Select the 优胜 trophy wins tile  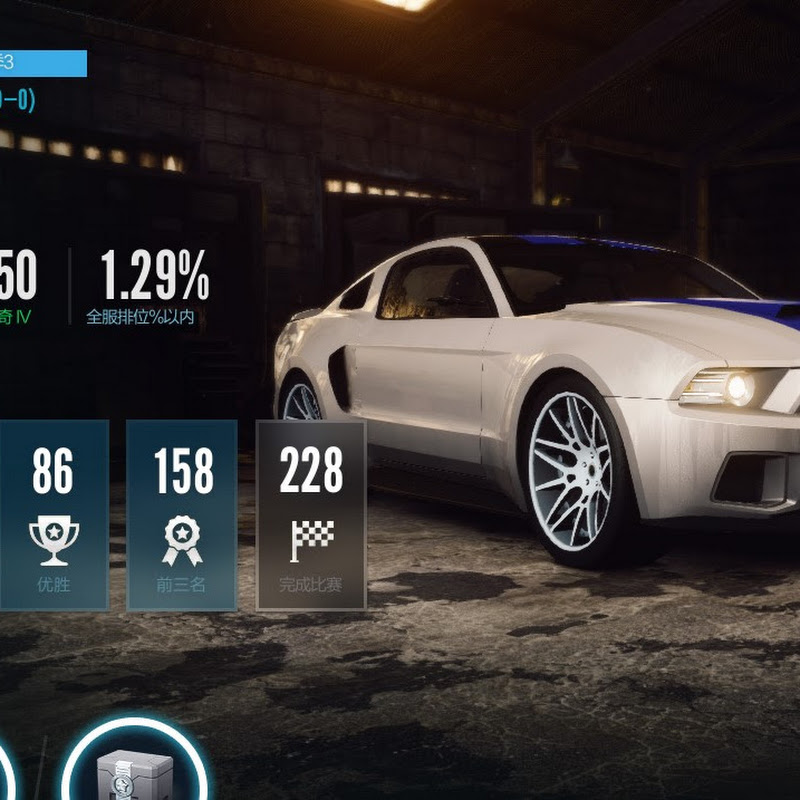click(x=53, y=515)
